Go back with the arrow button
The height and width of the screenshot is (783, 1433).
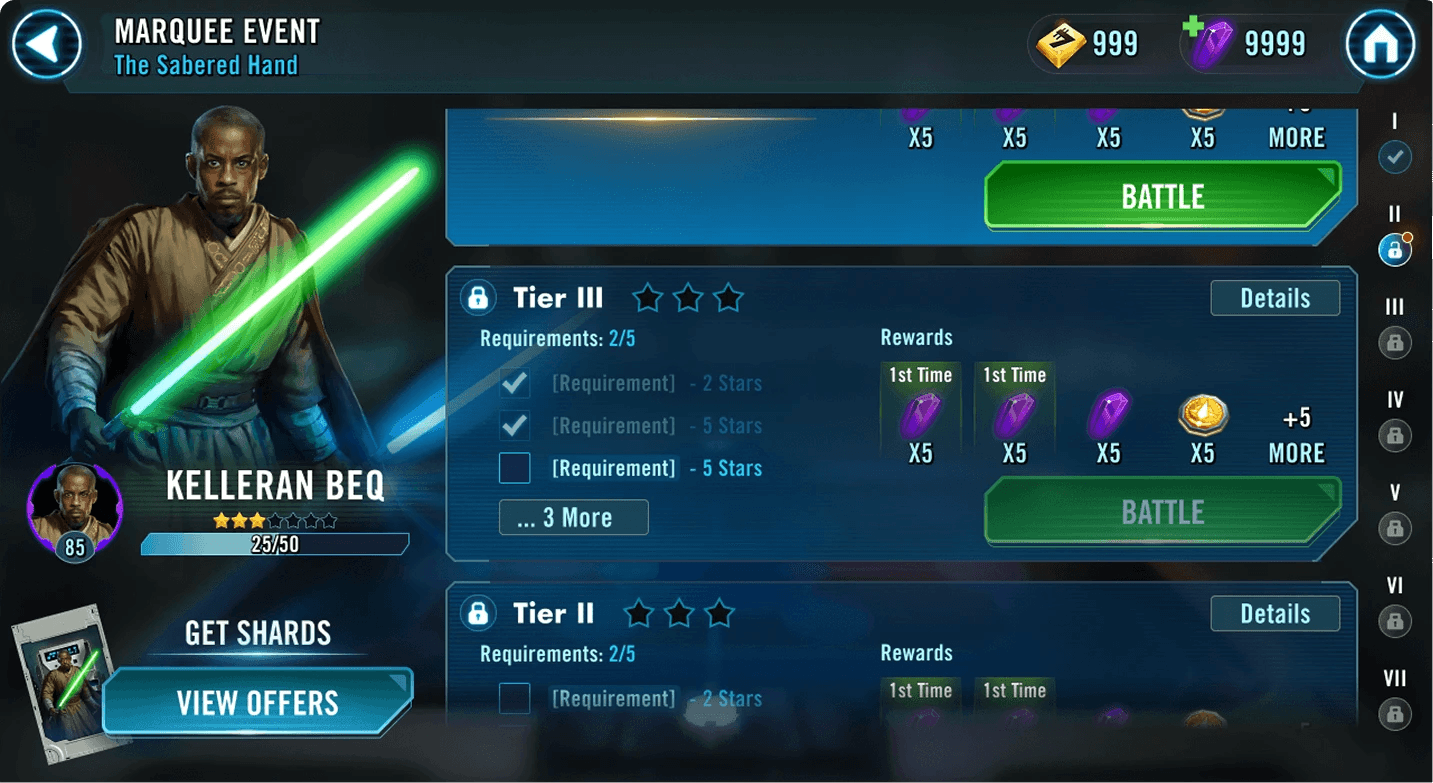point(47,45)
